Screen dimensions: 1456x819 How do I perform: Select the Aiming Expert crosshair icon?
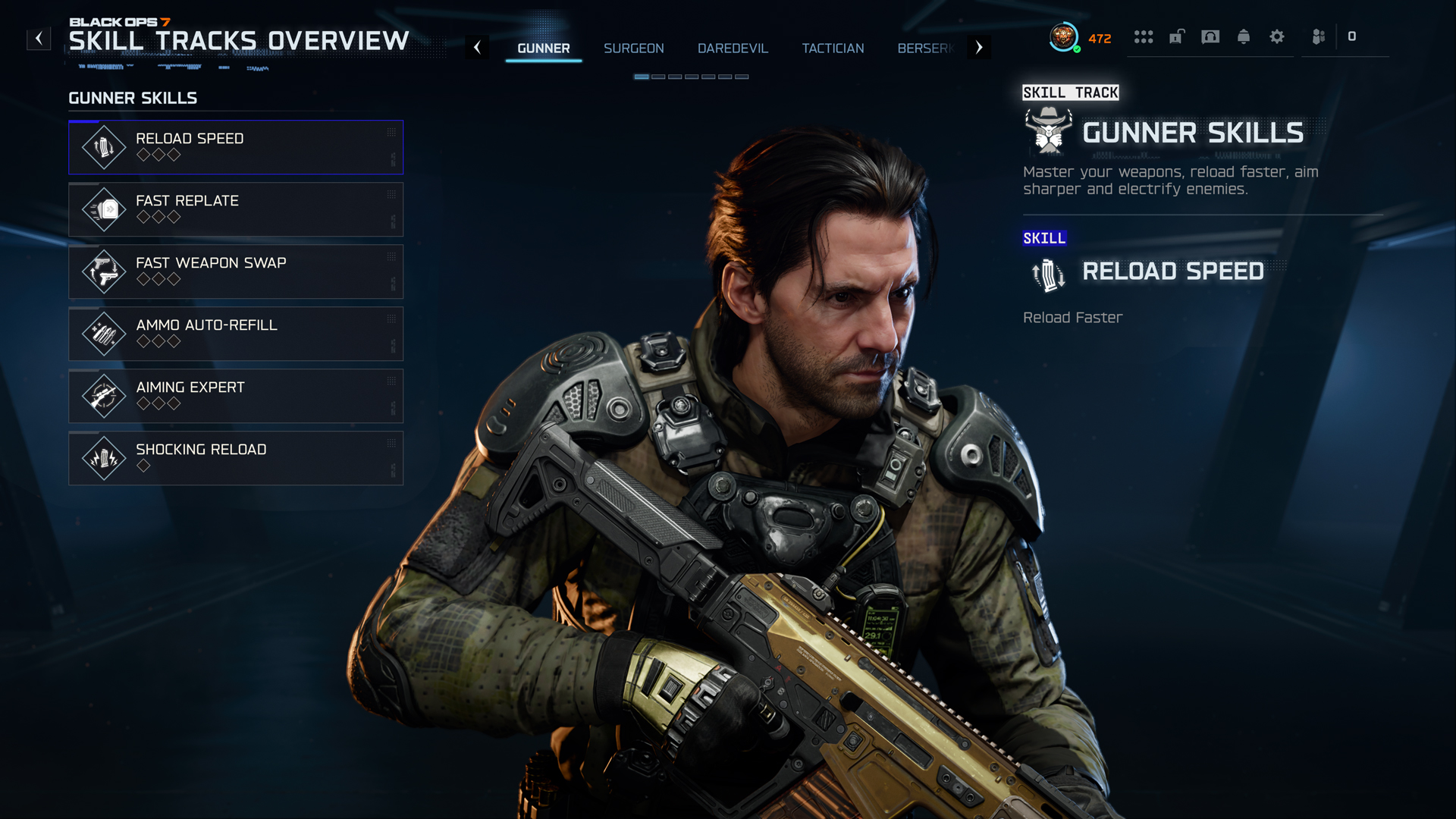click(104, 396)
